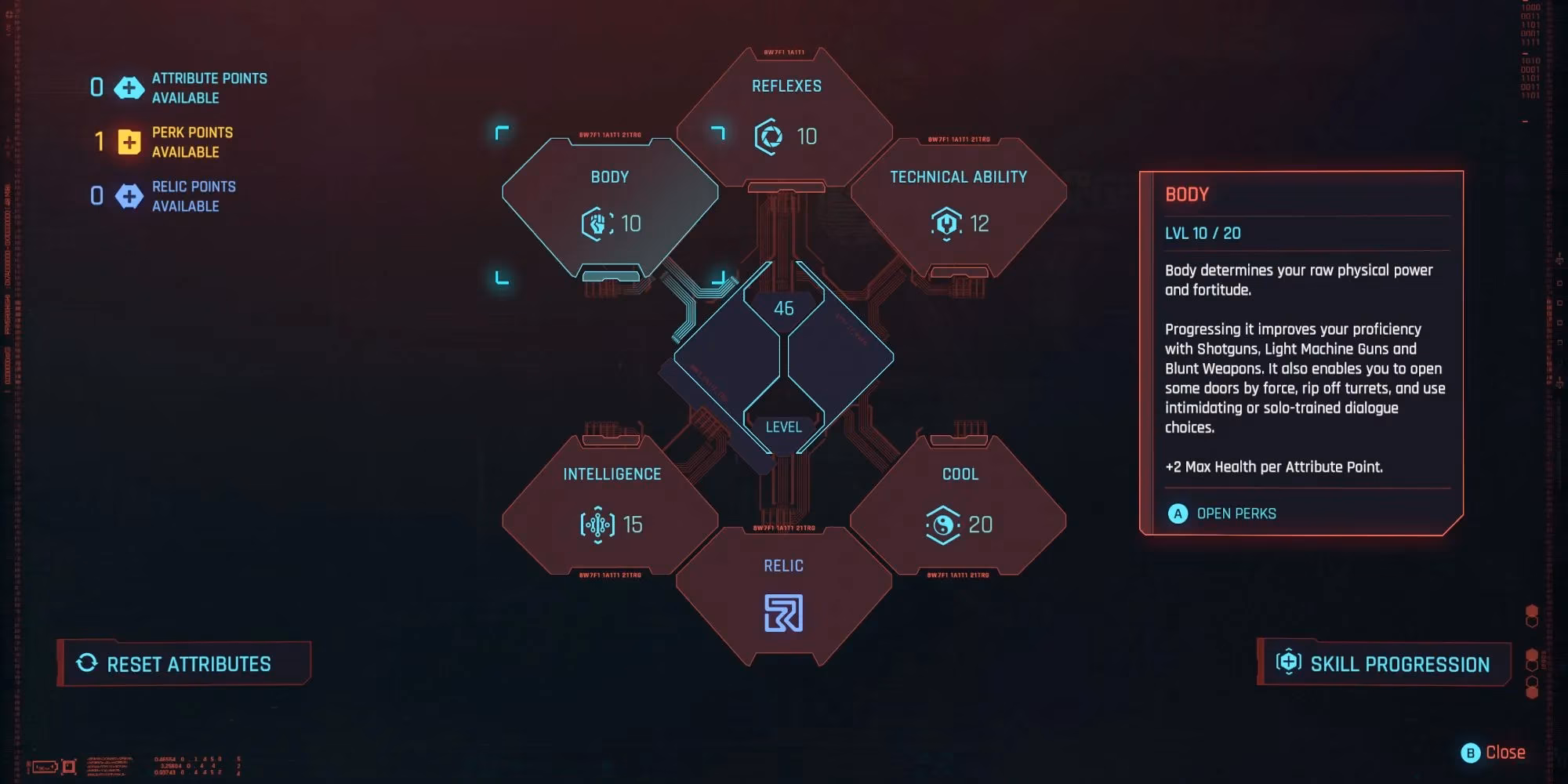
Task: Click the Reset Attributes refresh icon
Action: point(86,663)
